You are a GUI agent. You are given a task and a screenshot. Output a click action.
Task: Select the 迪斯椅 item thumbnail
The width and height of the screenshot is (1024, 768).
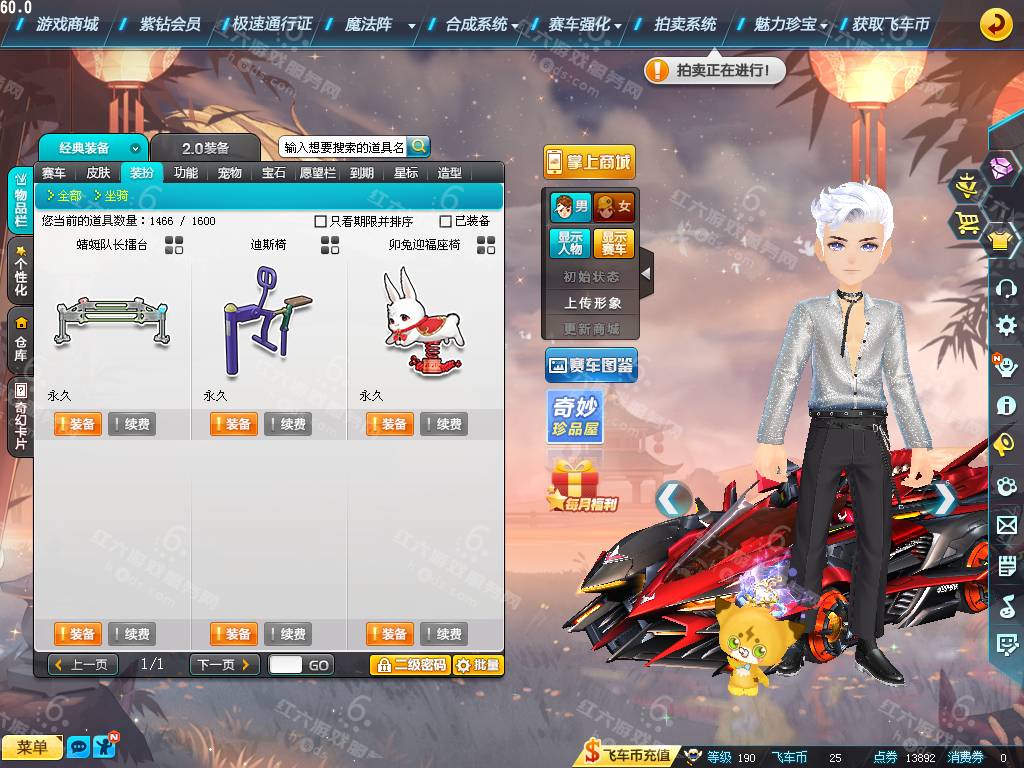(x=268, y=320)
